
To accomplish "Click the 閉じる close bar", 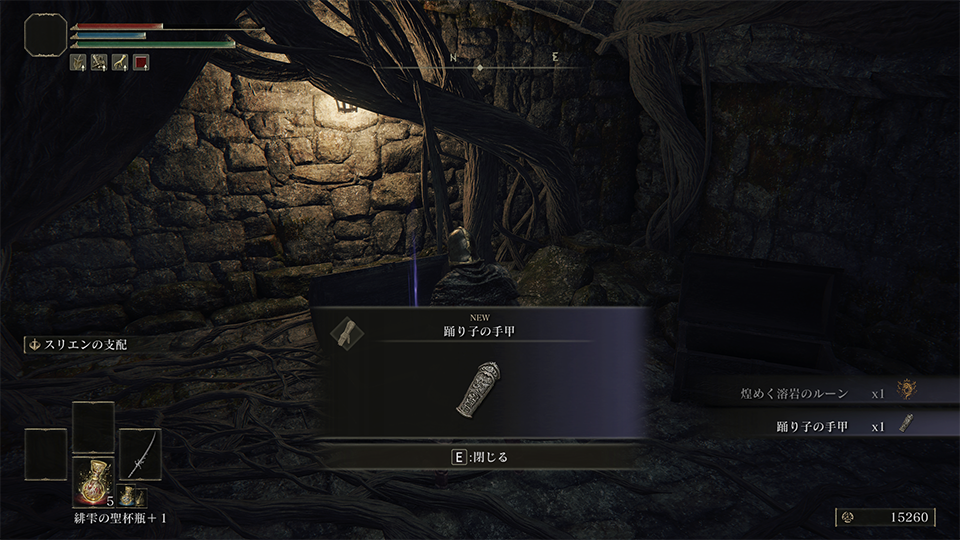I will tap(478, 457).
